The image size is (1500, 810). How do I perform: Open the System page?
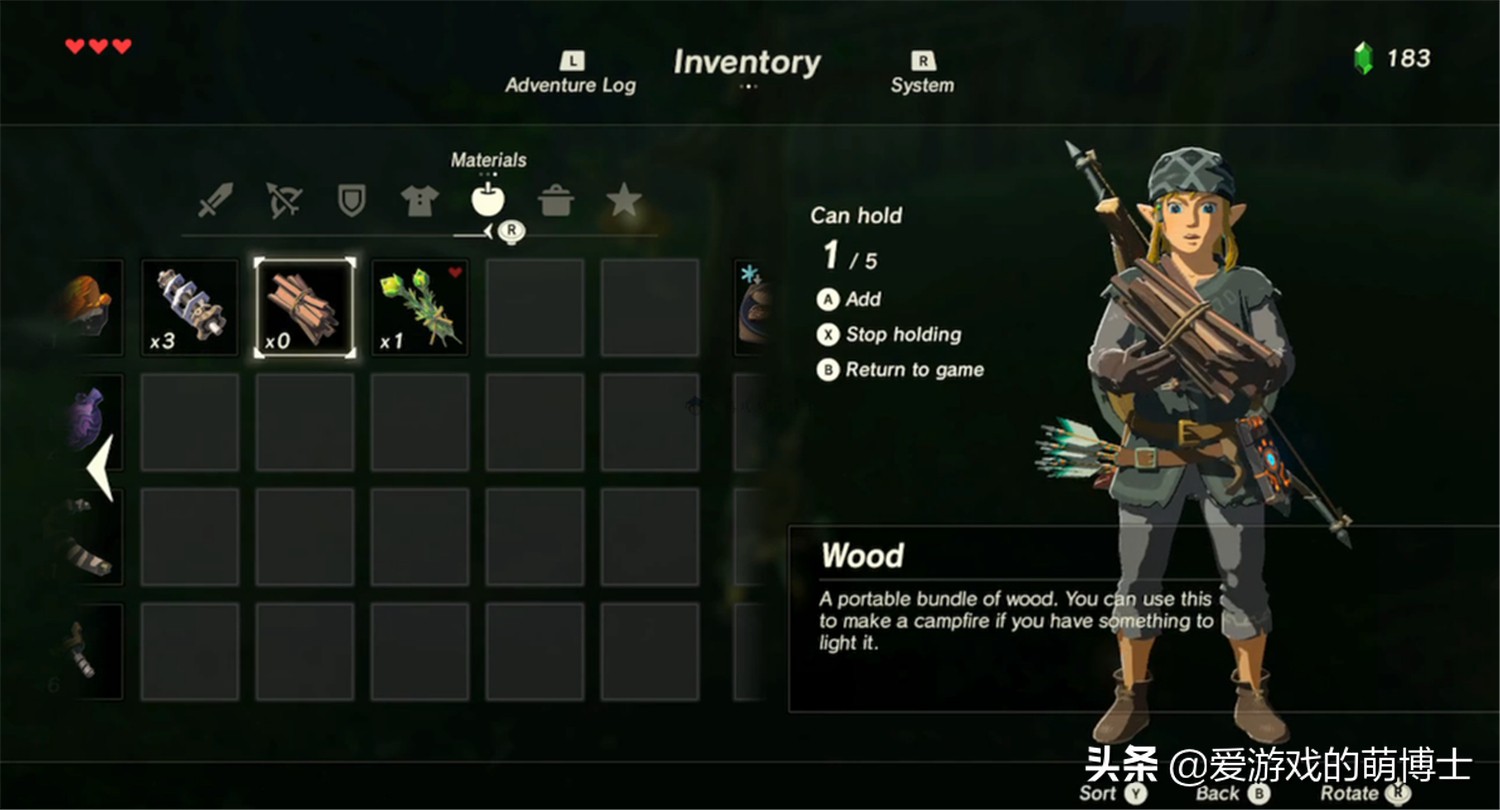922,76
